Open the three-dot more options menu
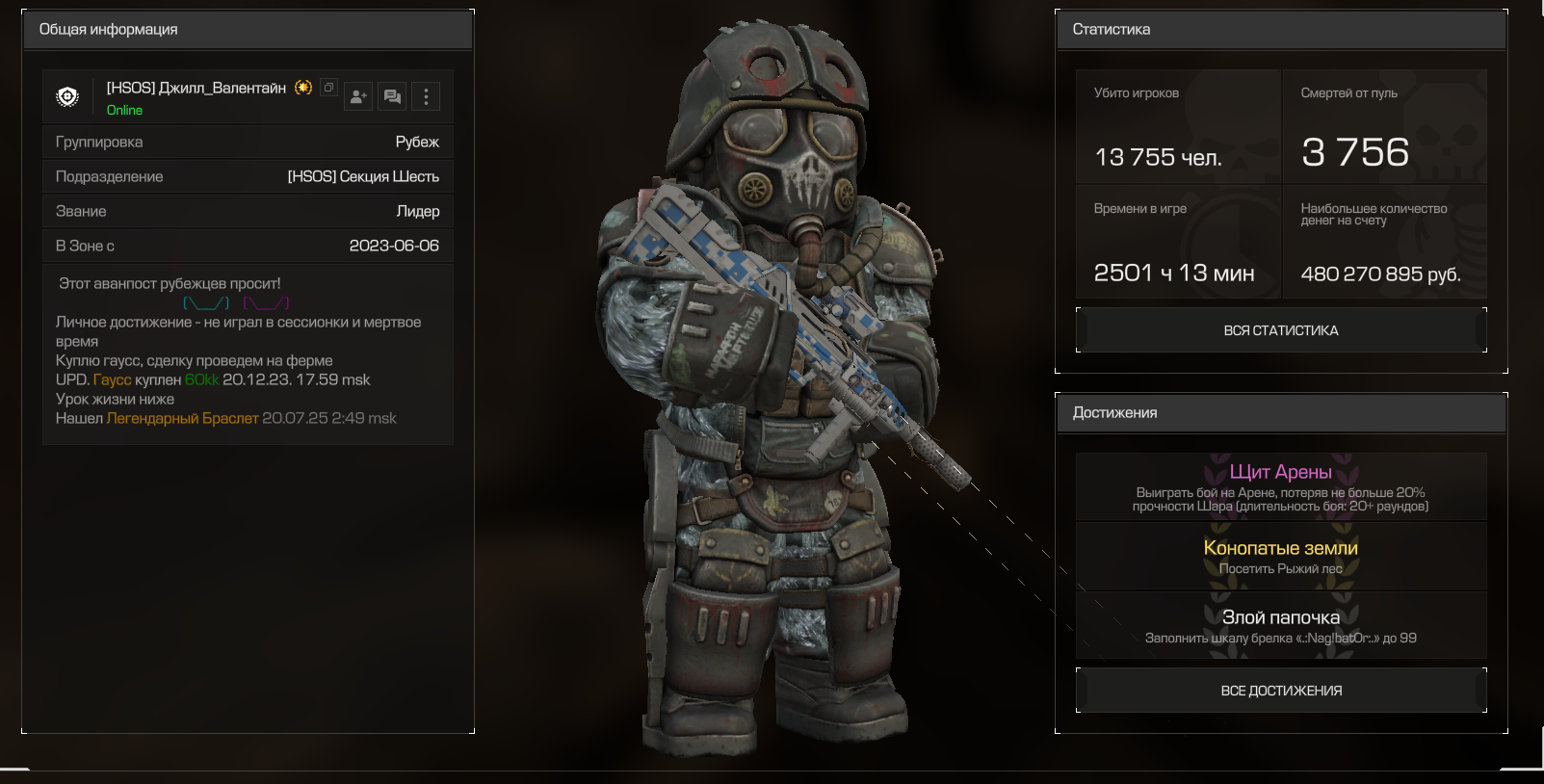 click(426, 96)
